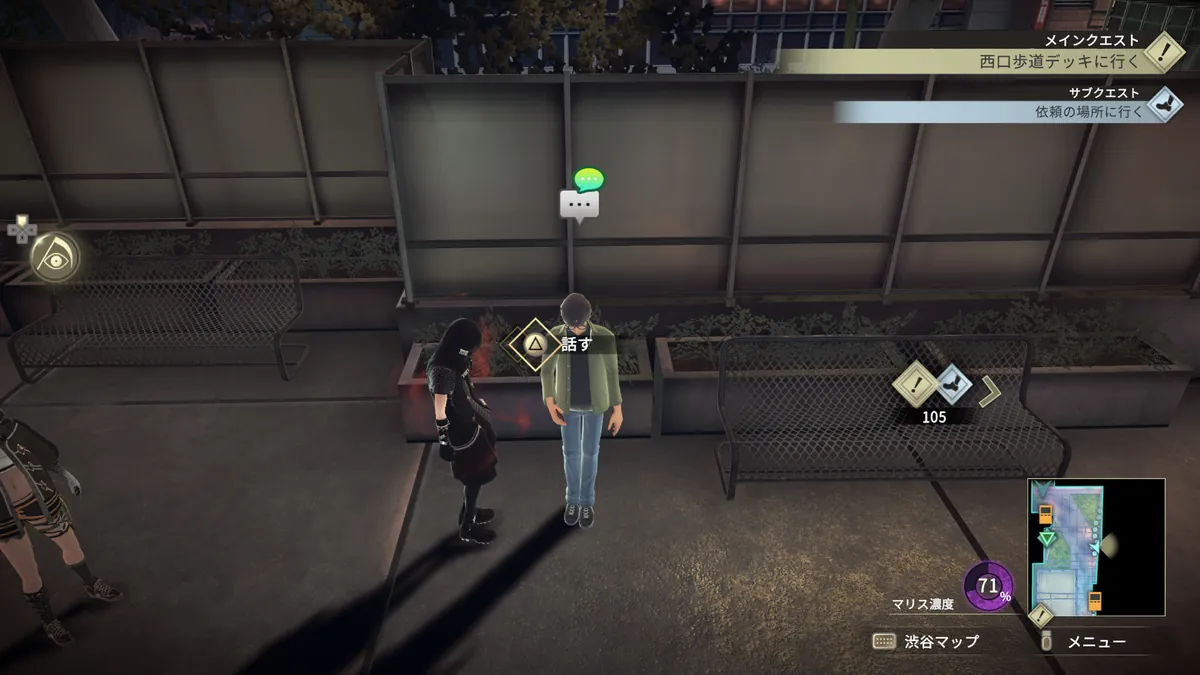Click the sub quest diamond icon
This screenshot has height=675, width=1200.
[1163, 103]
